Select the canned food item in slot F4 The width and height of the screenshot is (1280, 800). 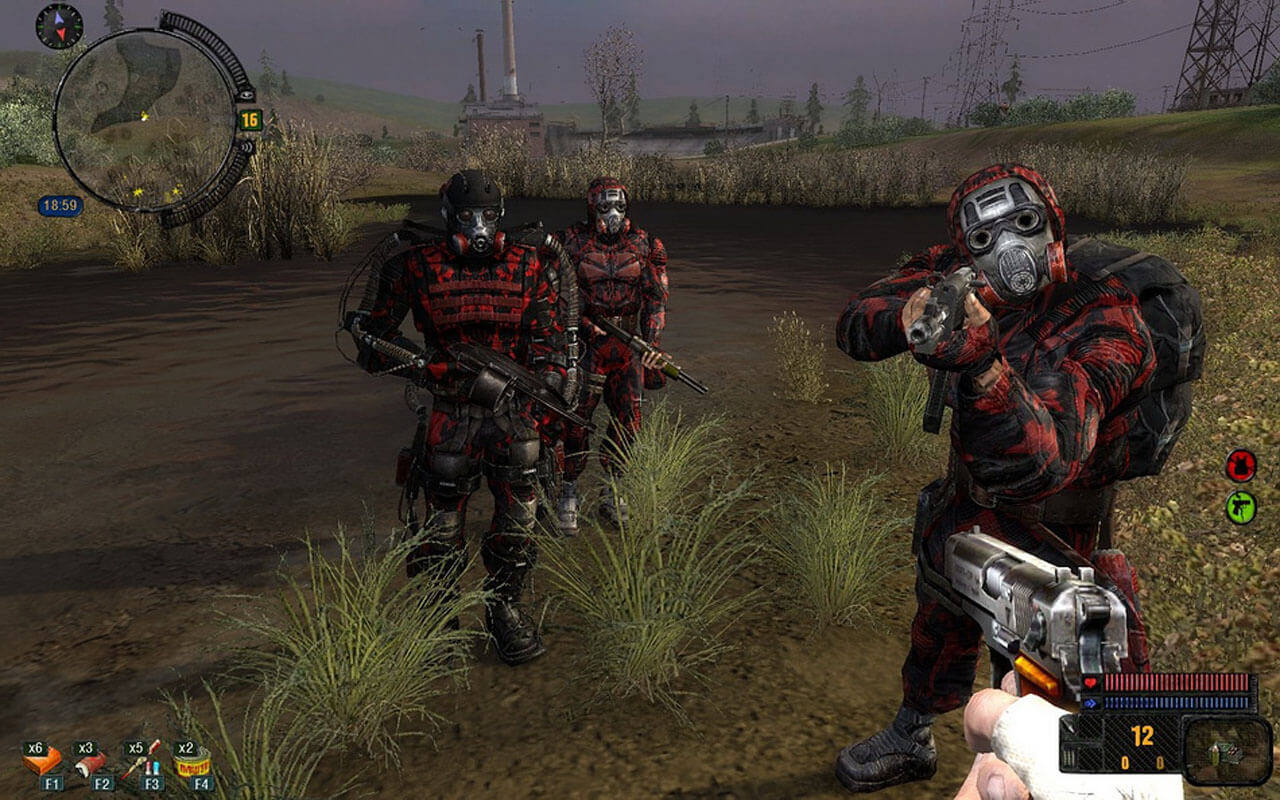[193, 764]
